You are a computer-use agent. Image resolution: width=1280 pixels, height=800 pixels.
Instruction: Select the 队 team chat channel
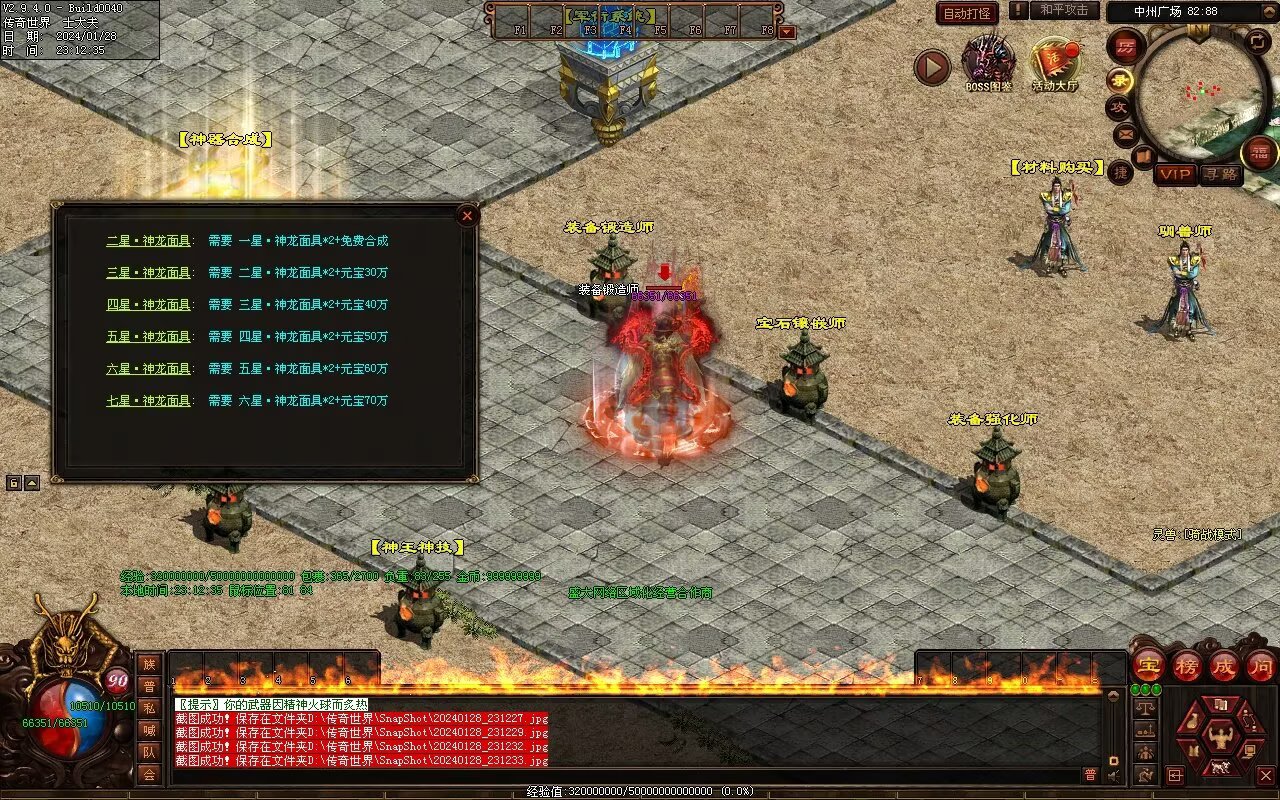point(149,752)
